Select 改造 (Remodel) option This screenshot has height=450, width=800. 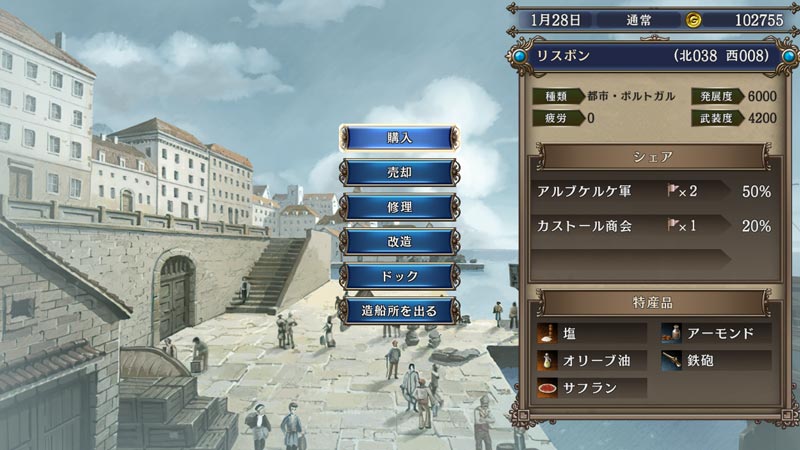click(x=399, y=241)
